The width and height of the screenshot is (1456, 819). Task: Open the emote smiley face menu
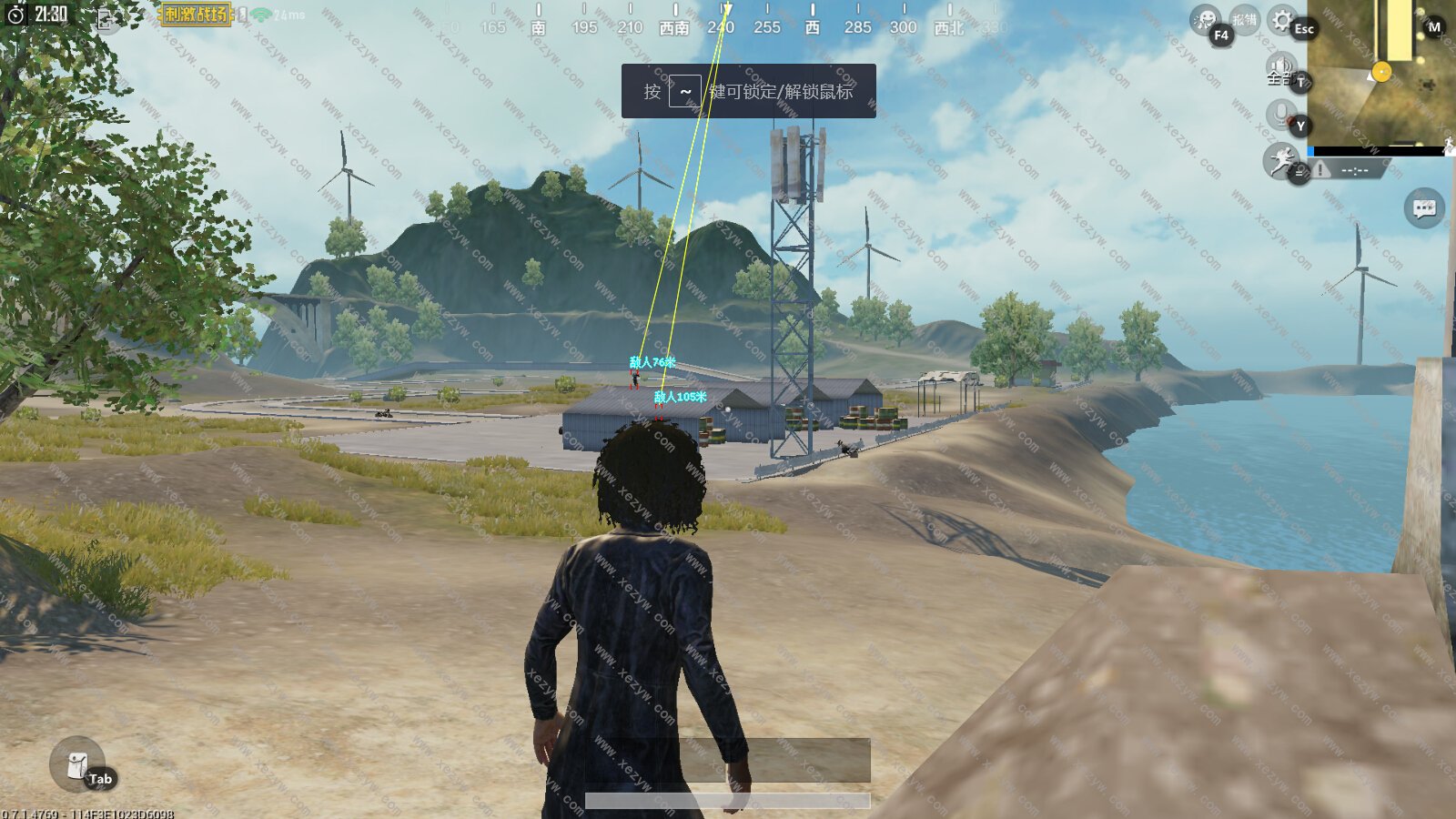[x=1206, y=20]
